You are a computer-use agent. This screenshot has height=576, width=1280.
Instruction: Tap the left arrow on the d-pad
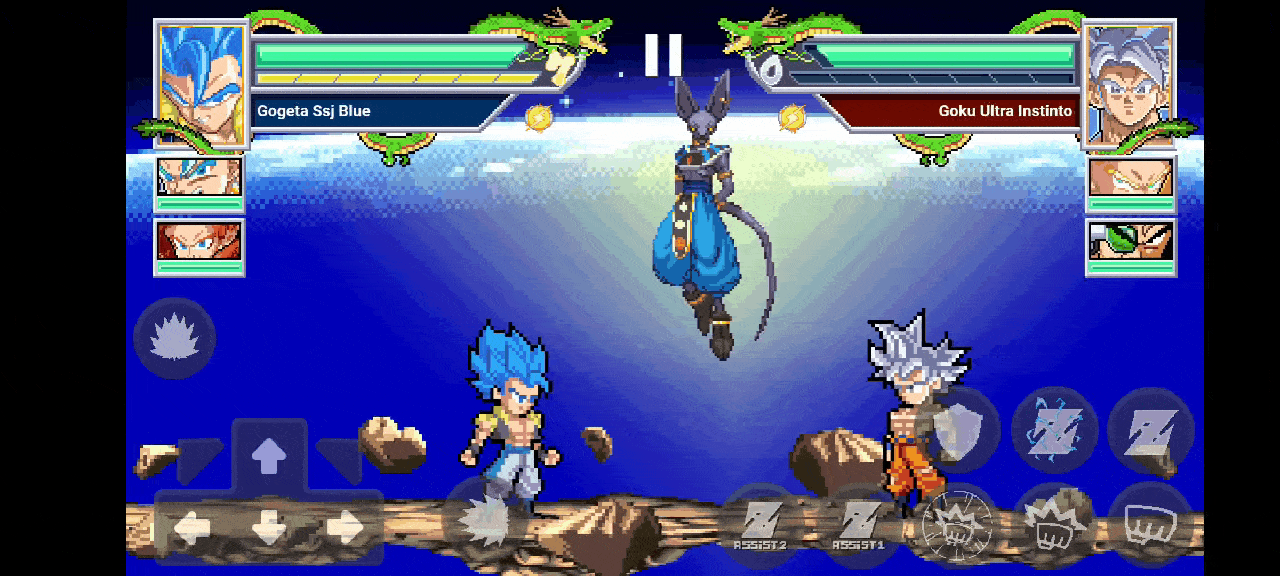point(192,527)
